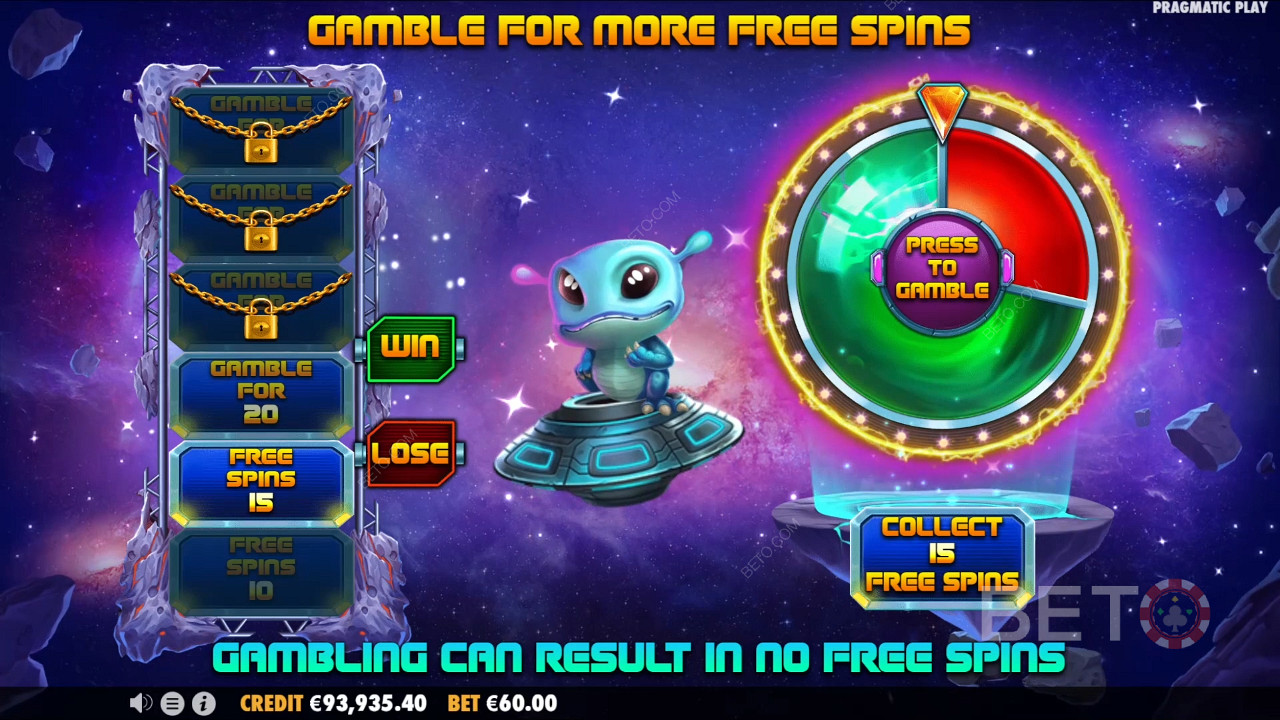Click the Press to Gamble wheel button
This screenshot has height=720, width=1280.
[941, 268]
